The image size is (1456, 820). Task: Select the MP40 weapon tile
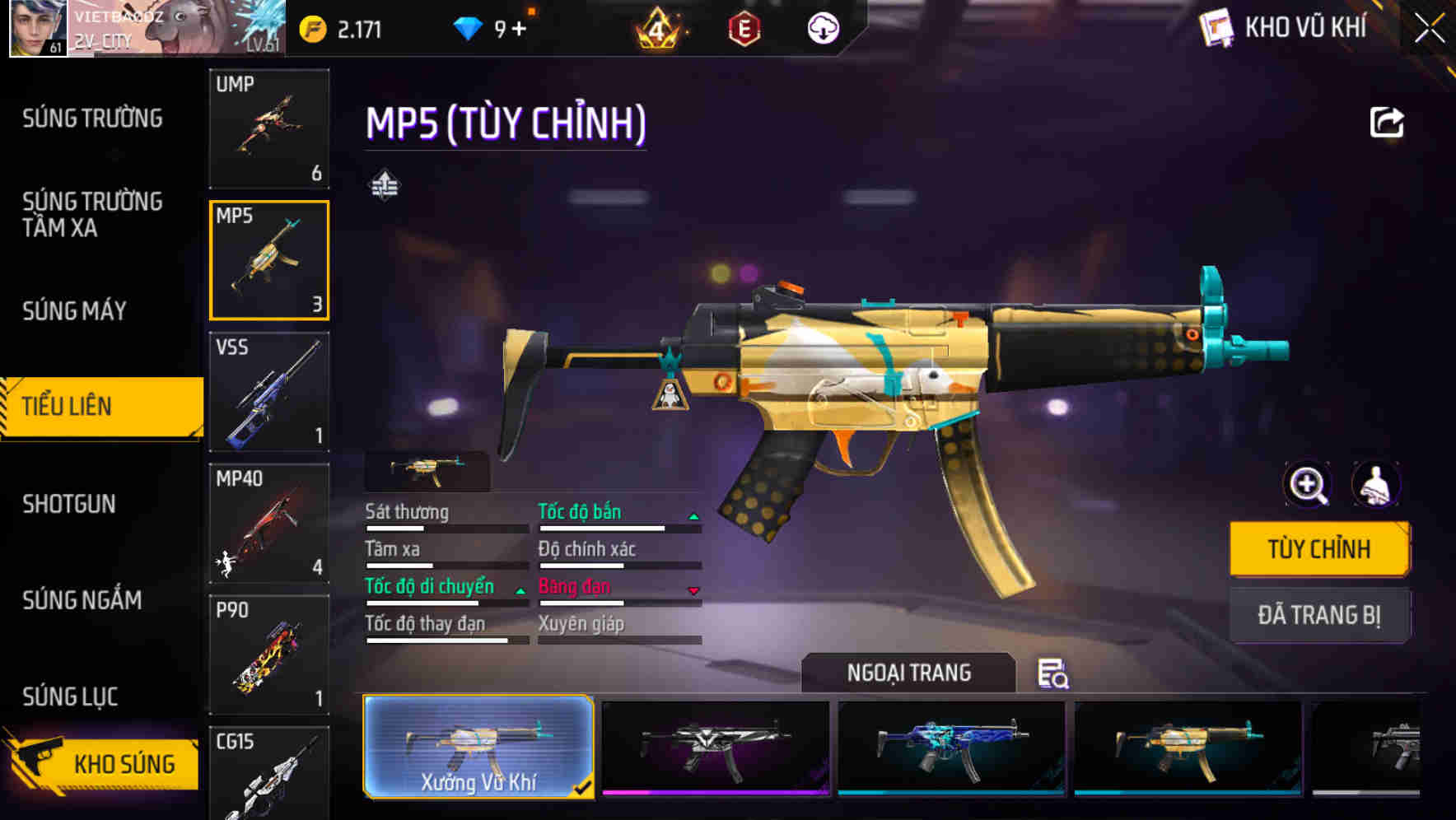click(269, 524)
